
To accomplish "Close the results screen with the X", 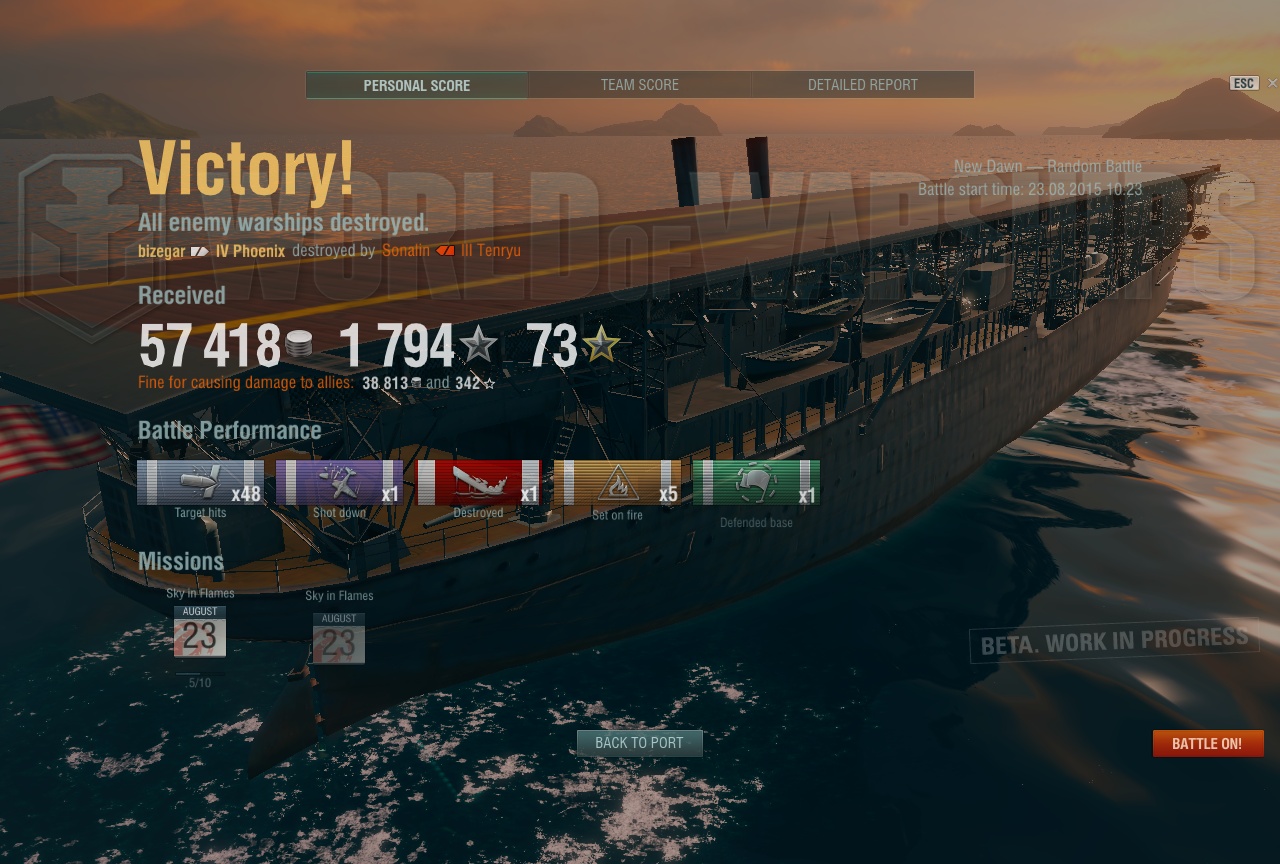I will [x=1272, y=83].
